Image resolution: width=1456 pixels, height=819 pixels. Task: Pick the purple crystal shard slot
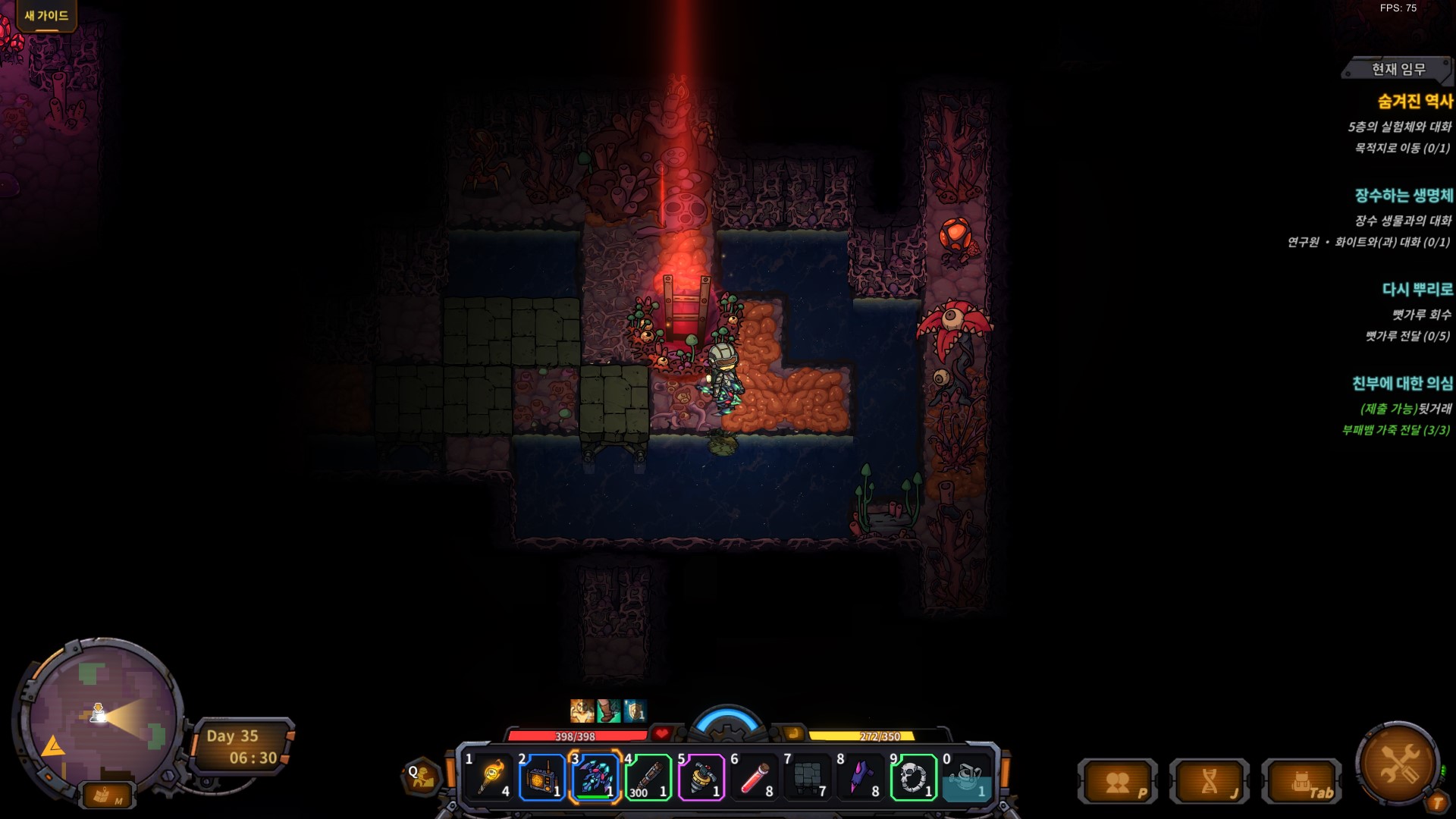861,777
